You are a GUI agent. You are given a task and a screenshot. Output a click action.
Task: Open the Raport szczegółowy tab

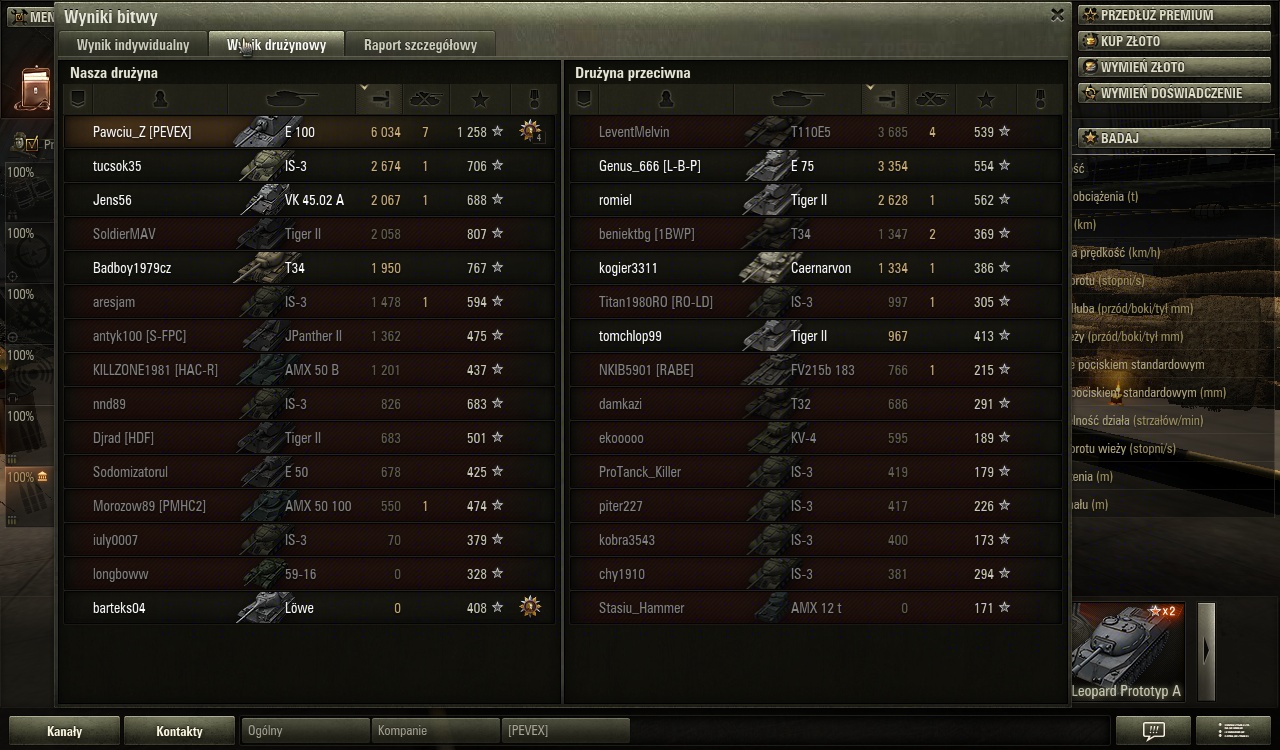420,45
